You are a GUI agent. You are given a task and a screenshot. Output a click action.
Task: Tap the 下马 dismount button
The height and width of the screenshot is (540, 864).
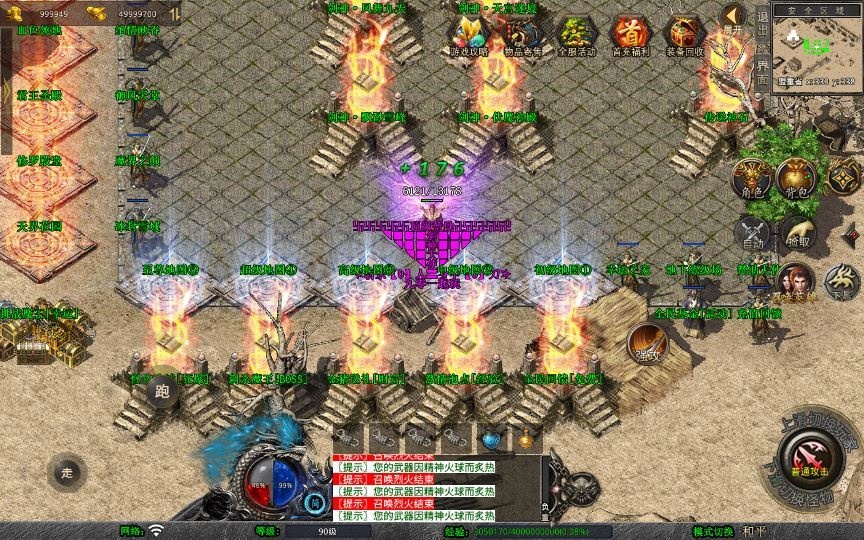[x=842, y=282]
